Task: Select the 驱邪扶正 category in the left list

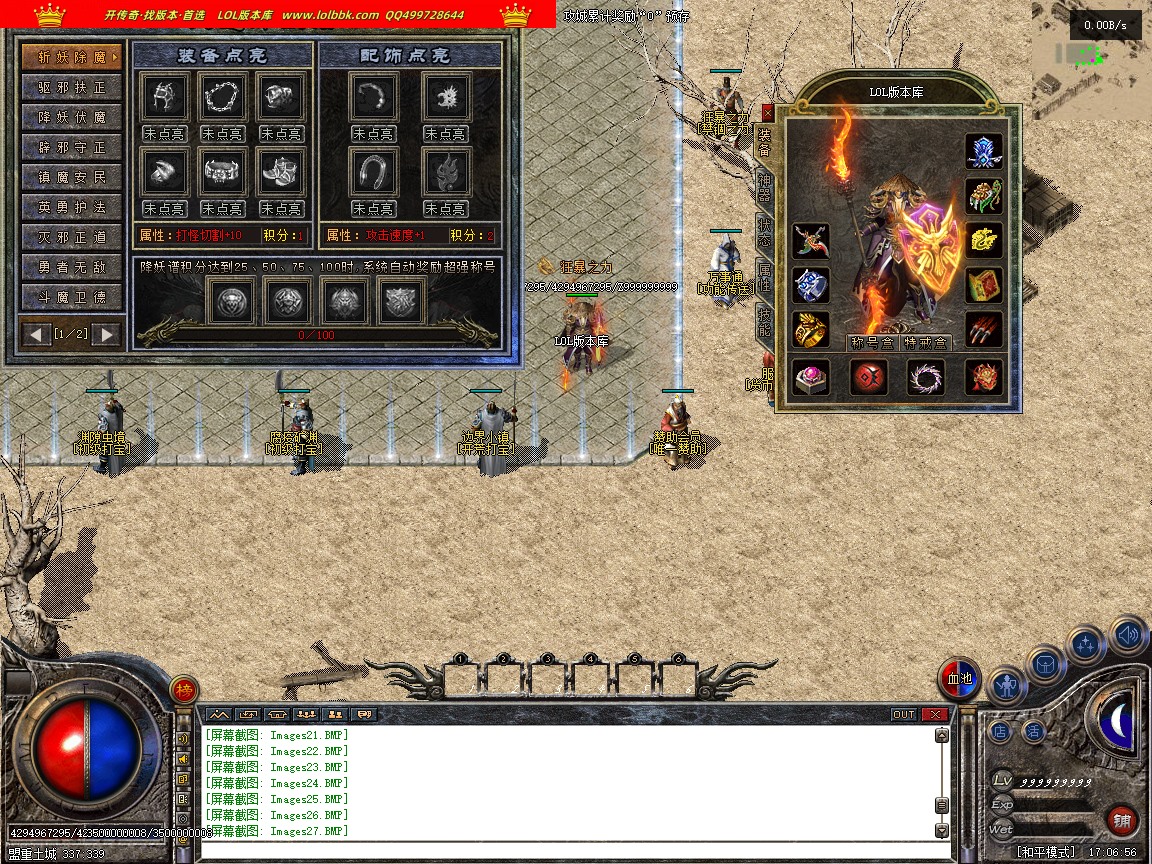Action: click(x=71, y=87)
